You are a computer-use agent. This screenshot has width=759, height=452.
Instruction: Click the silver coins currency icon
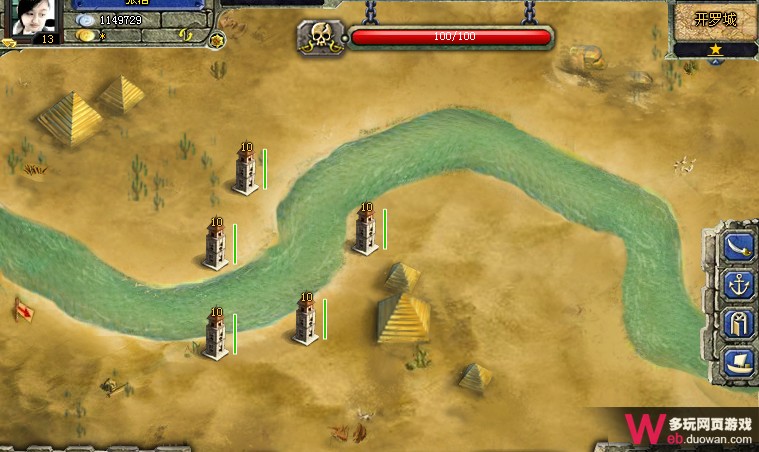coord(86,21)
